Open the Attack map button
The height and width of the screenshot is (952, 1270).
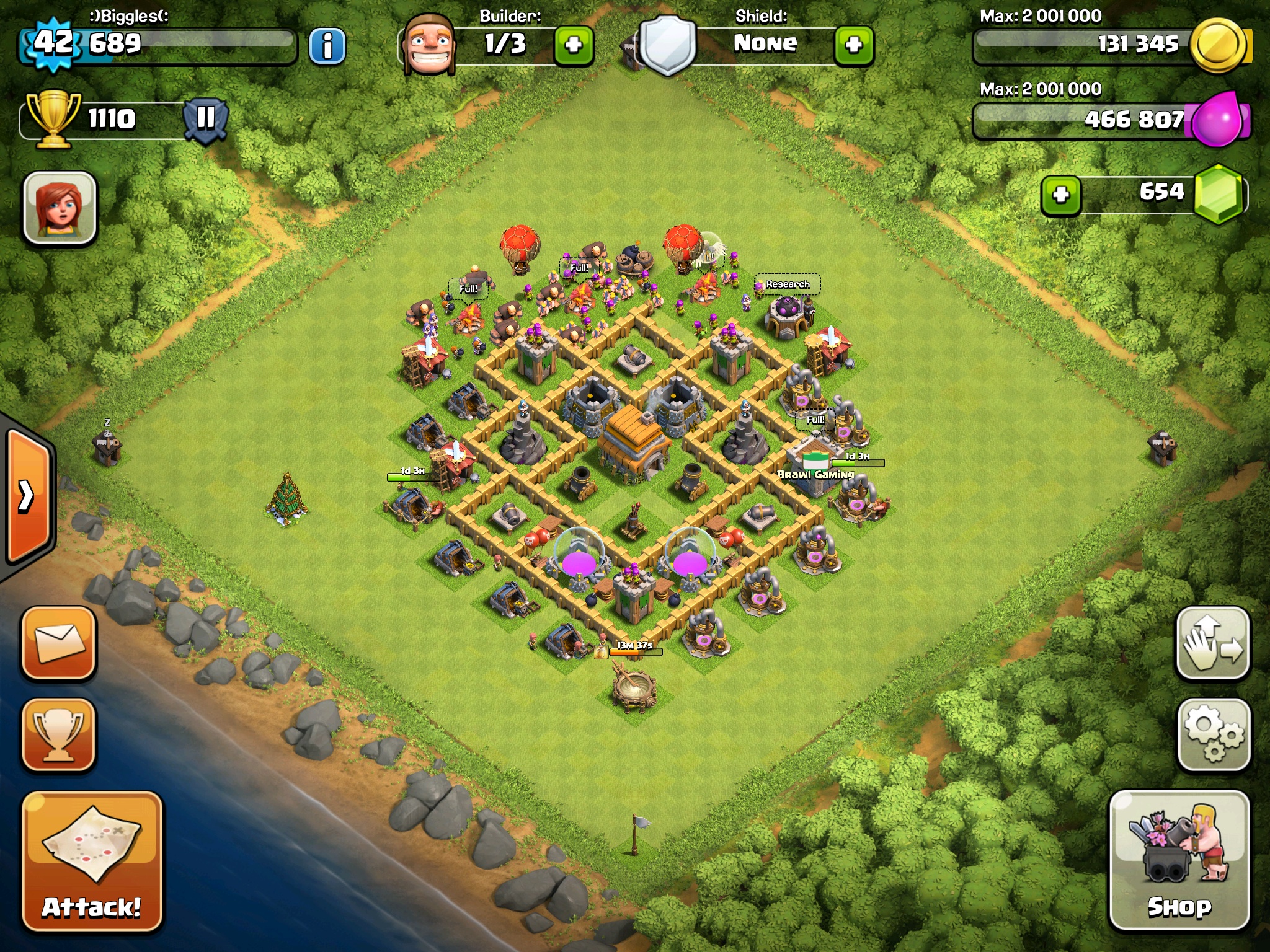[92, 862]
